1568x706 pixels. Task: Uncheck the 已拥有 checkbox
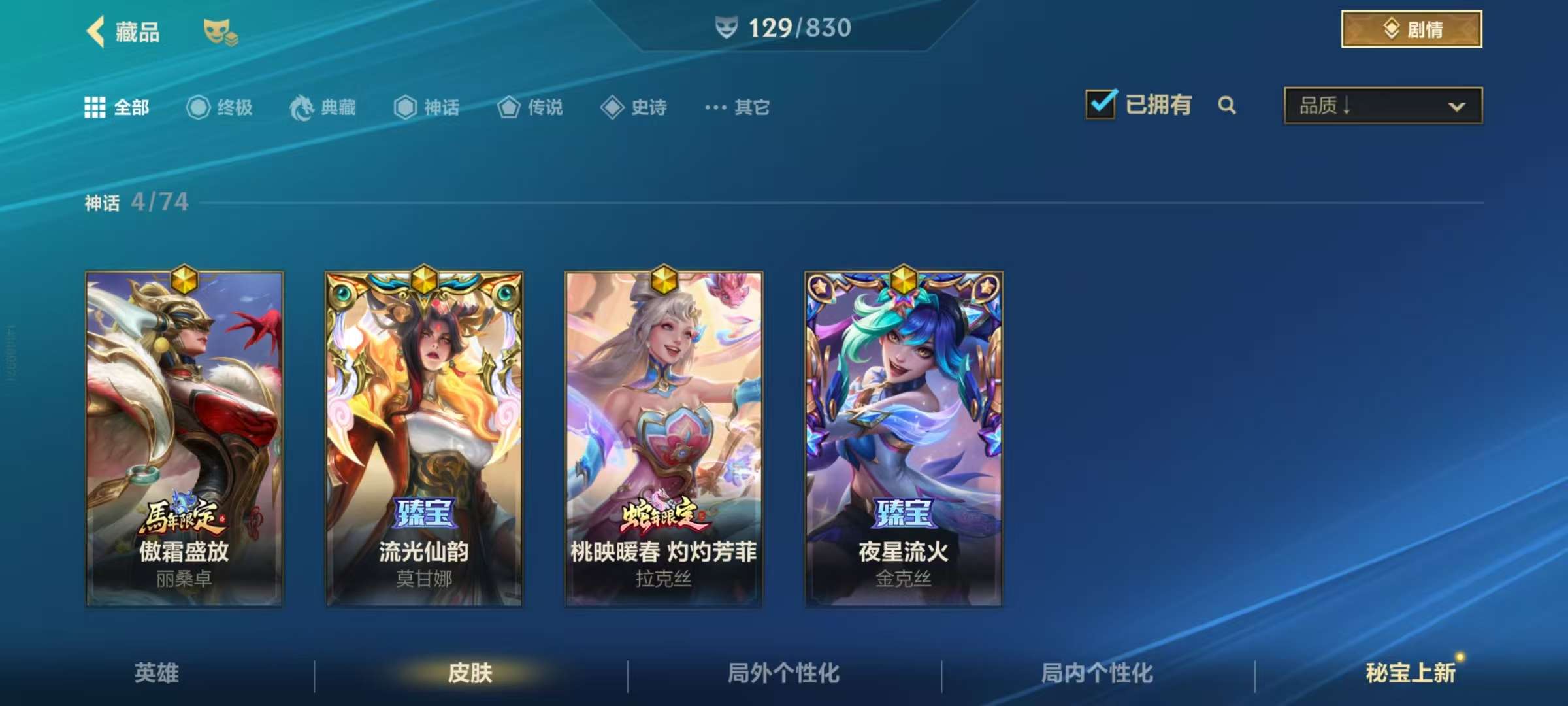click(1102, 103)
